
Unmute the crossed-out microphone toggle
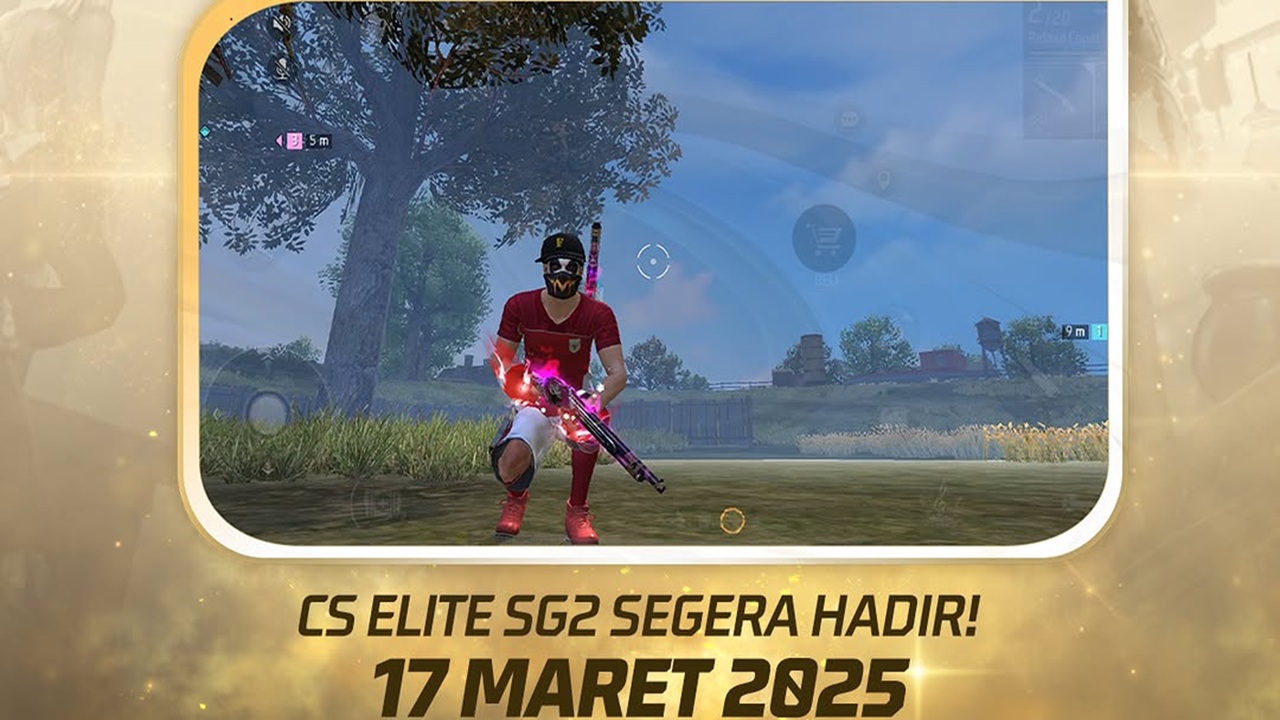280,70
